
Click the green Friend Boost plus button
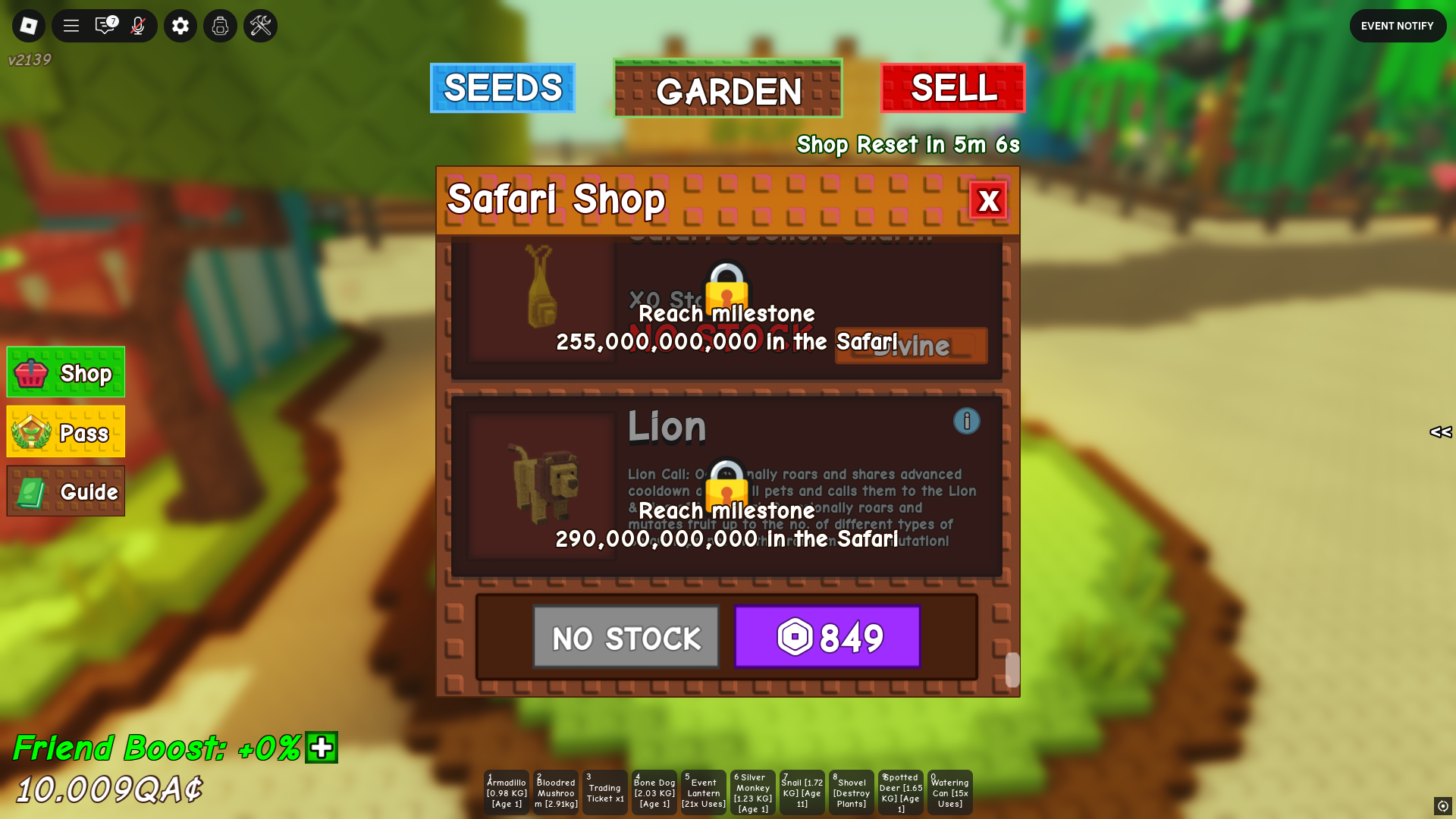tap(322, 748)
